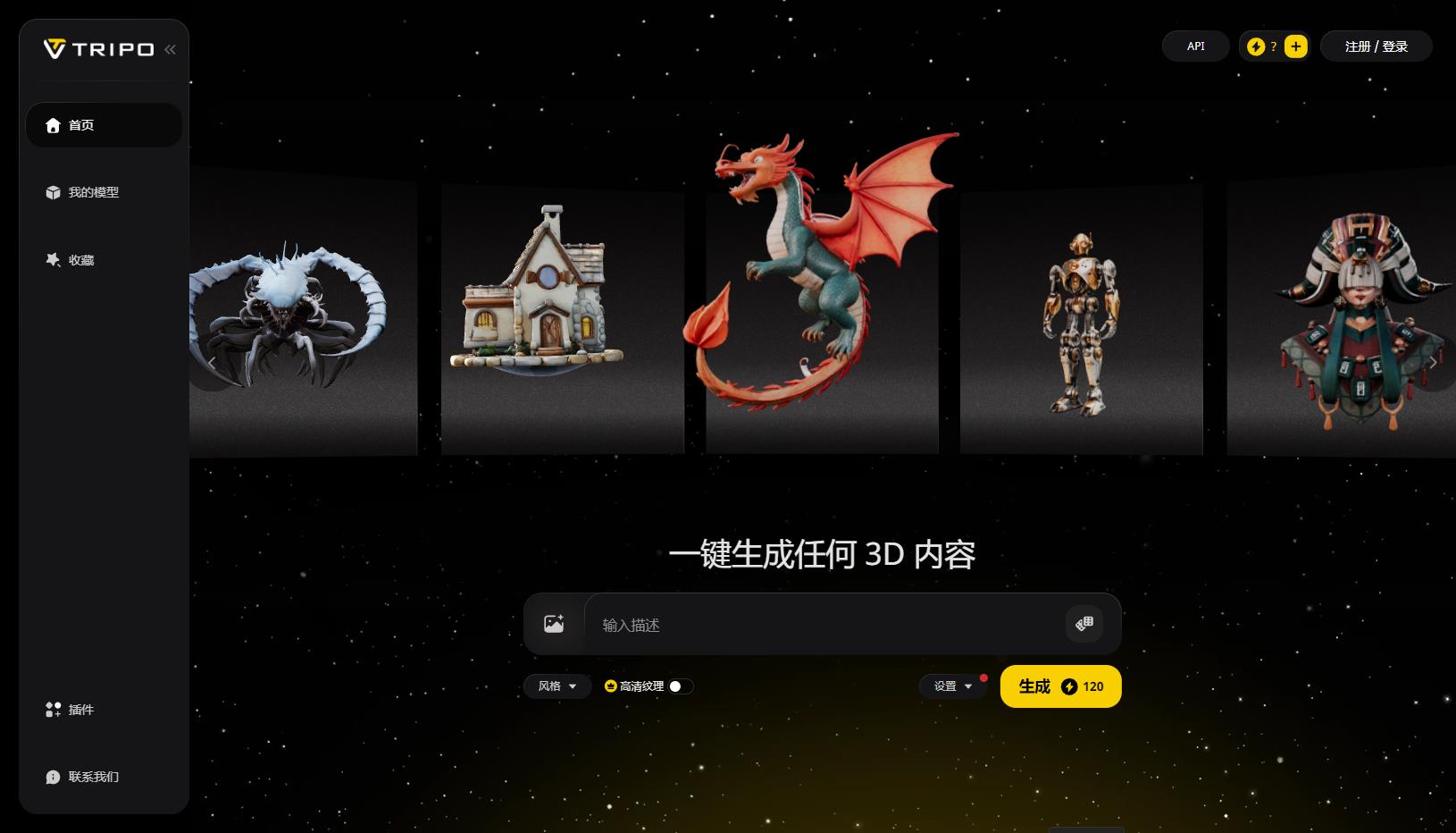This screenshot has width=1456, height=833.
Task: Click the dice icon for a random prompt
Action: pos(1084,624)
